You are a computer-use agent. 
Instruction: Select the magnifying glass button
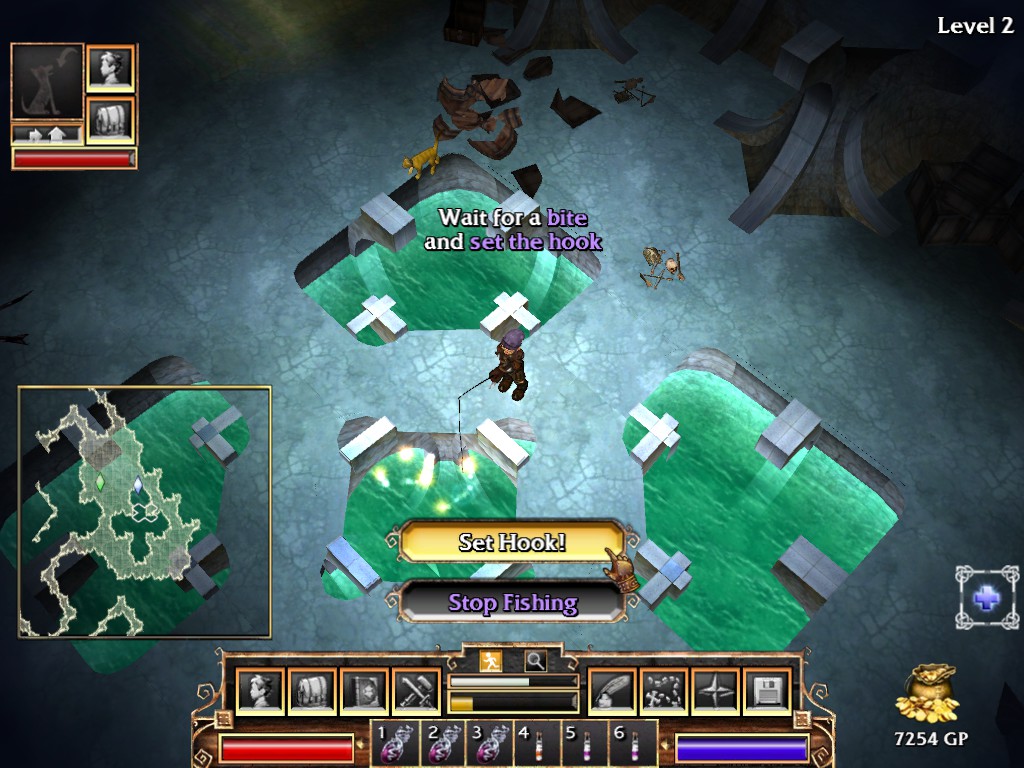(536, 661)
